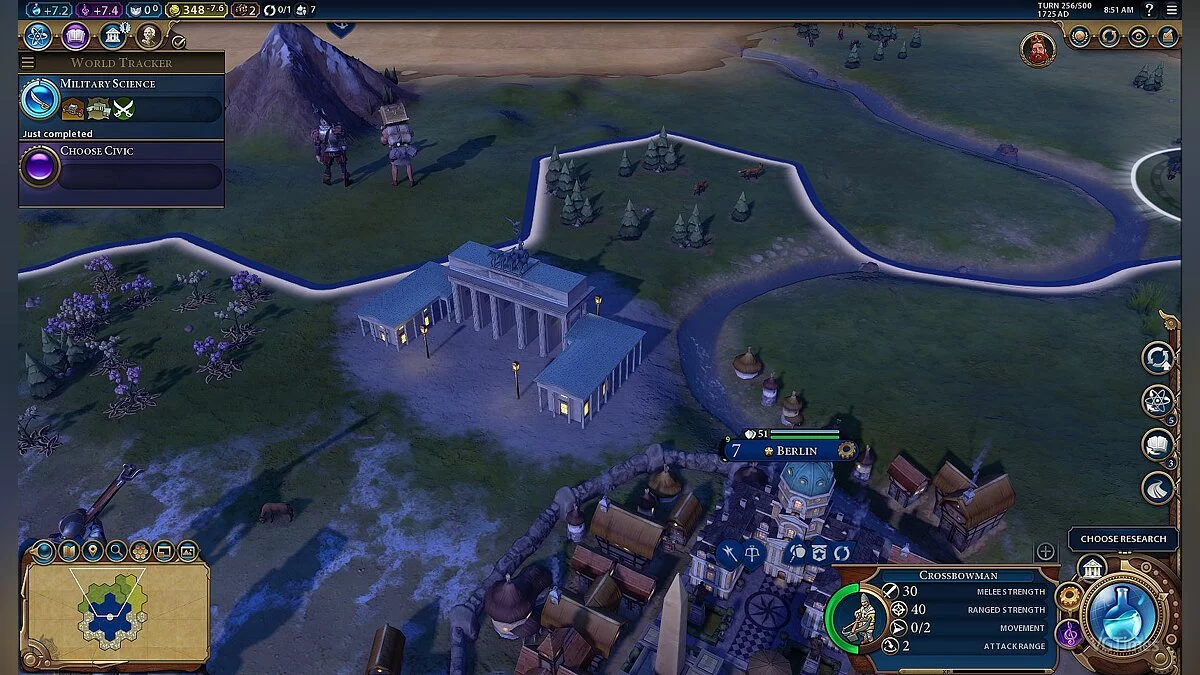The image size is (1200, 675).
Task: Click the leader portrait diplomacy ribbon
Action: click(x=1038, y=49)
